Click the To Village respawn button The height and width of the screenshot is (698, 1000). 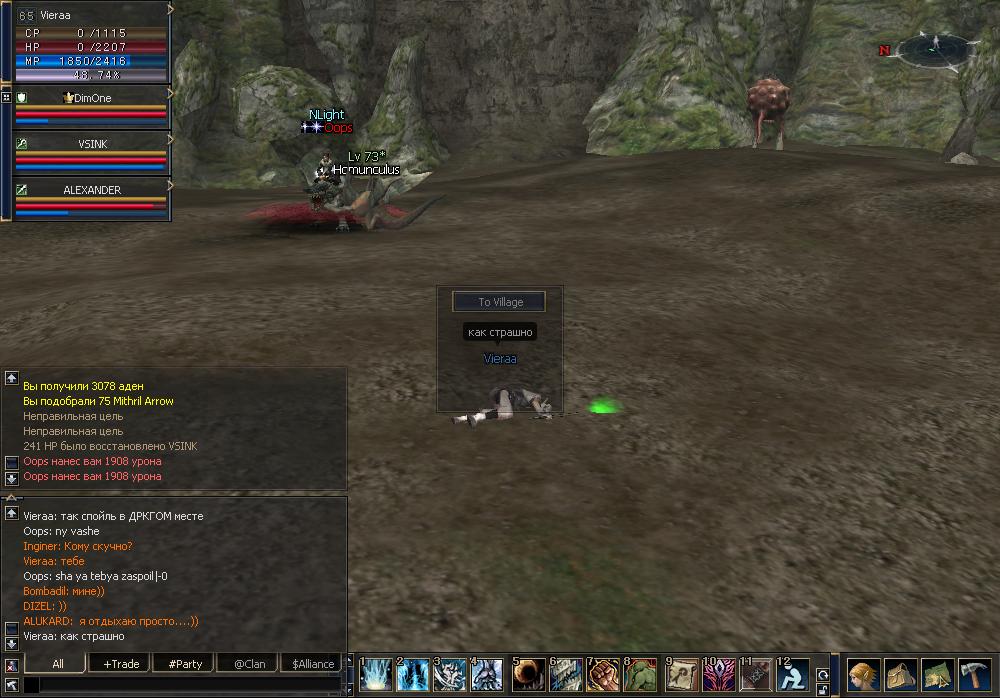[499, 301]
